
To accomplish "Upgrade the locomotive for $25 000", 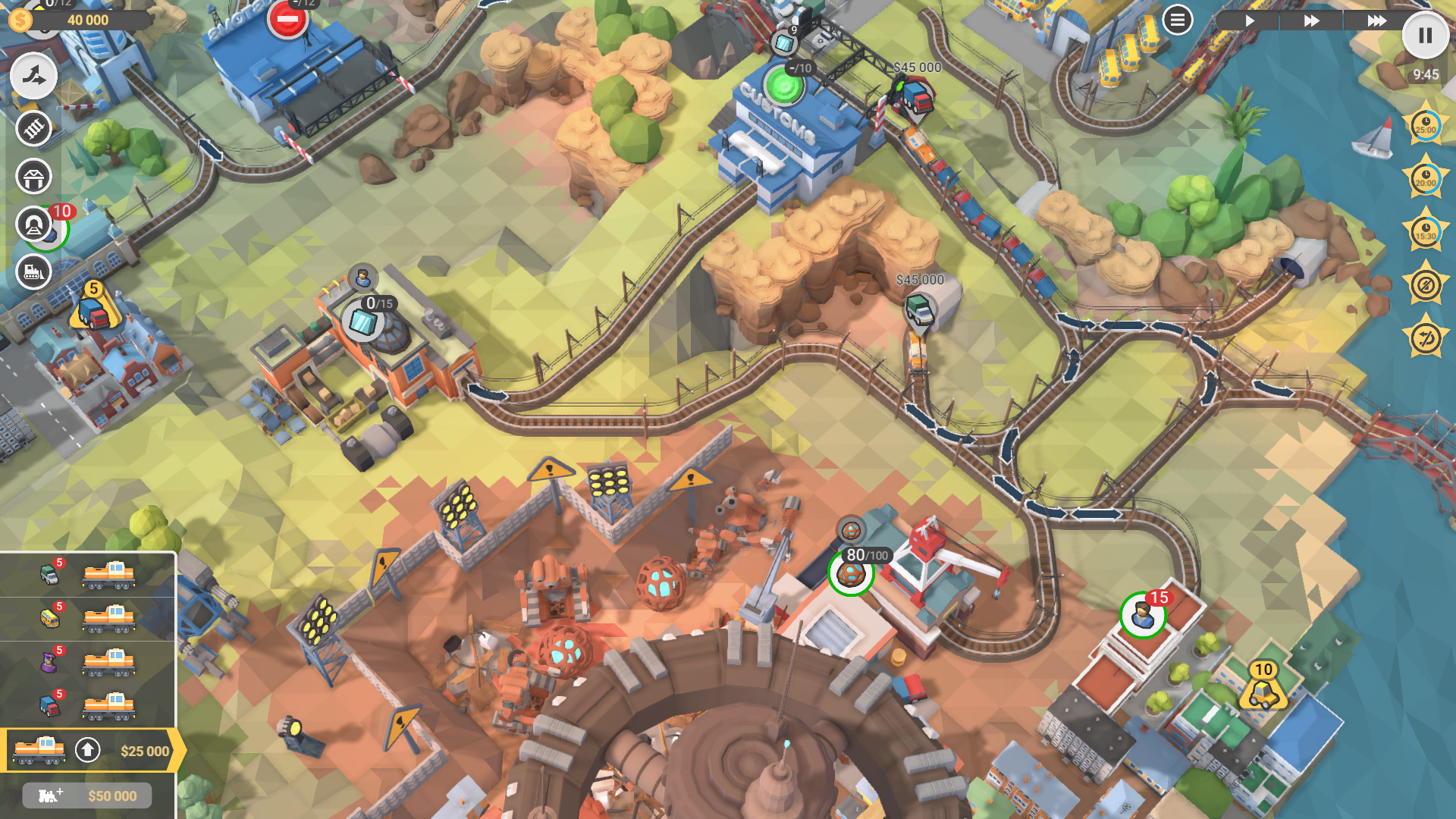I will pos(88,751).
